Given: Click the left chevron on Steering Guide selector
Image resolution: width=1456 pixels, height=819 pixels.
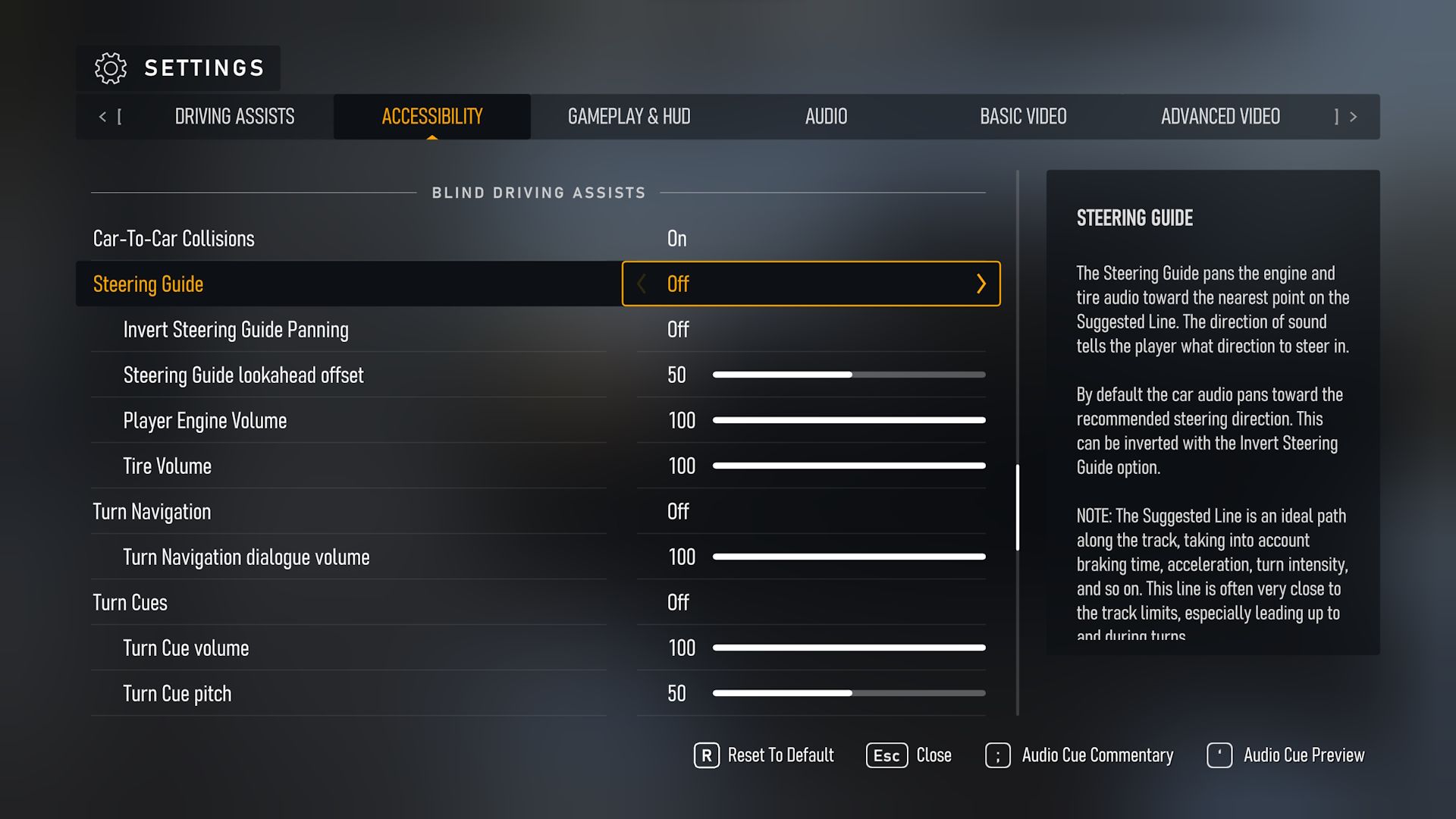Looking at the screenshot, I should click(x=641, y=284).
